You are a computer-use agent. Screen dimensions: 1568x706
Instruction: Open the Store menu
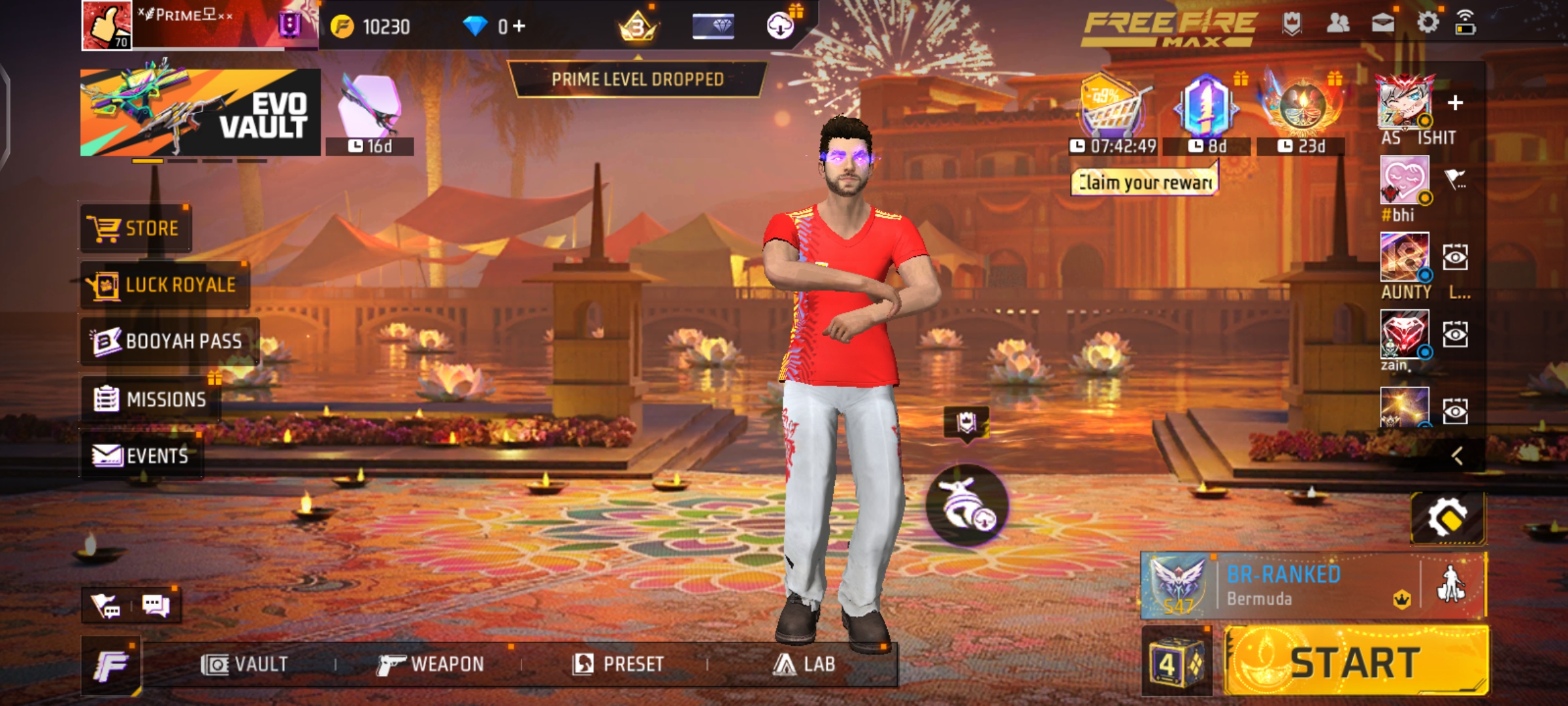point(135,229)
